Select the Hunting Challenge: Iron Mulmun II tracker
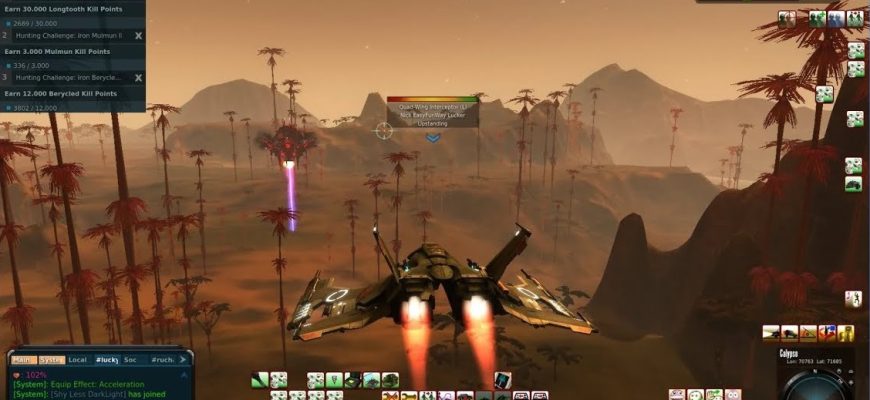The height and width of the screenshot is (400, 870). tap(68, 35)
